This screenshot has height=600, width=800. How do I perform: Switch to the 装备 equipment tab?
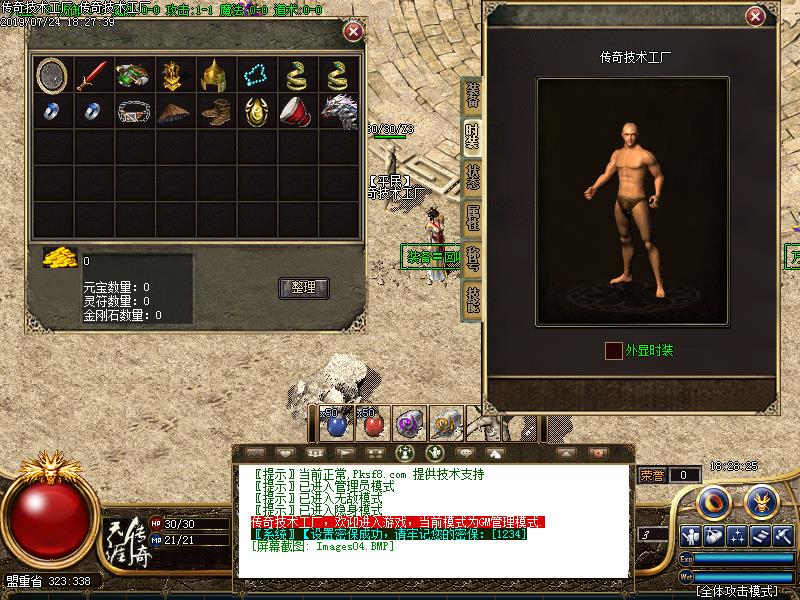click(472, 95)
